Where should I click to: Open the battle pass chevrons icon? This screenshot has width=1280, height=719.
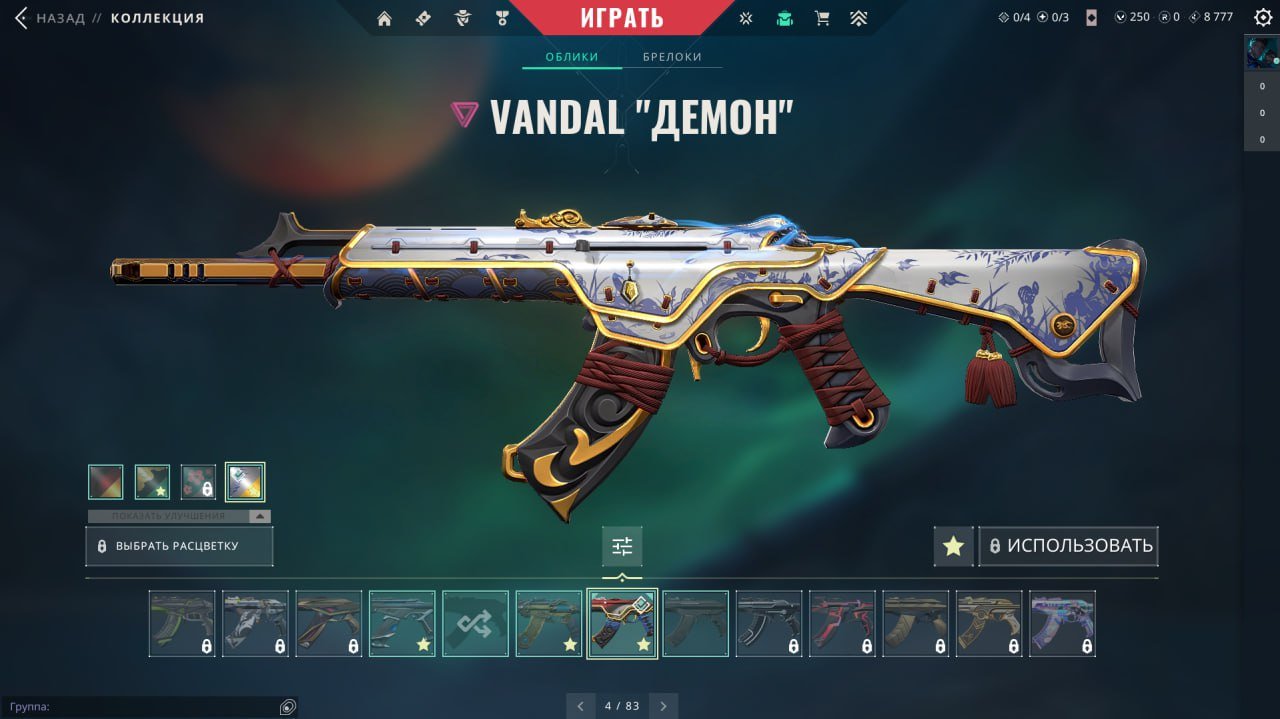point(859,18)
